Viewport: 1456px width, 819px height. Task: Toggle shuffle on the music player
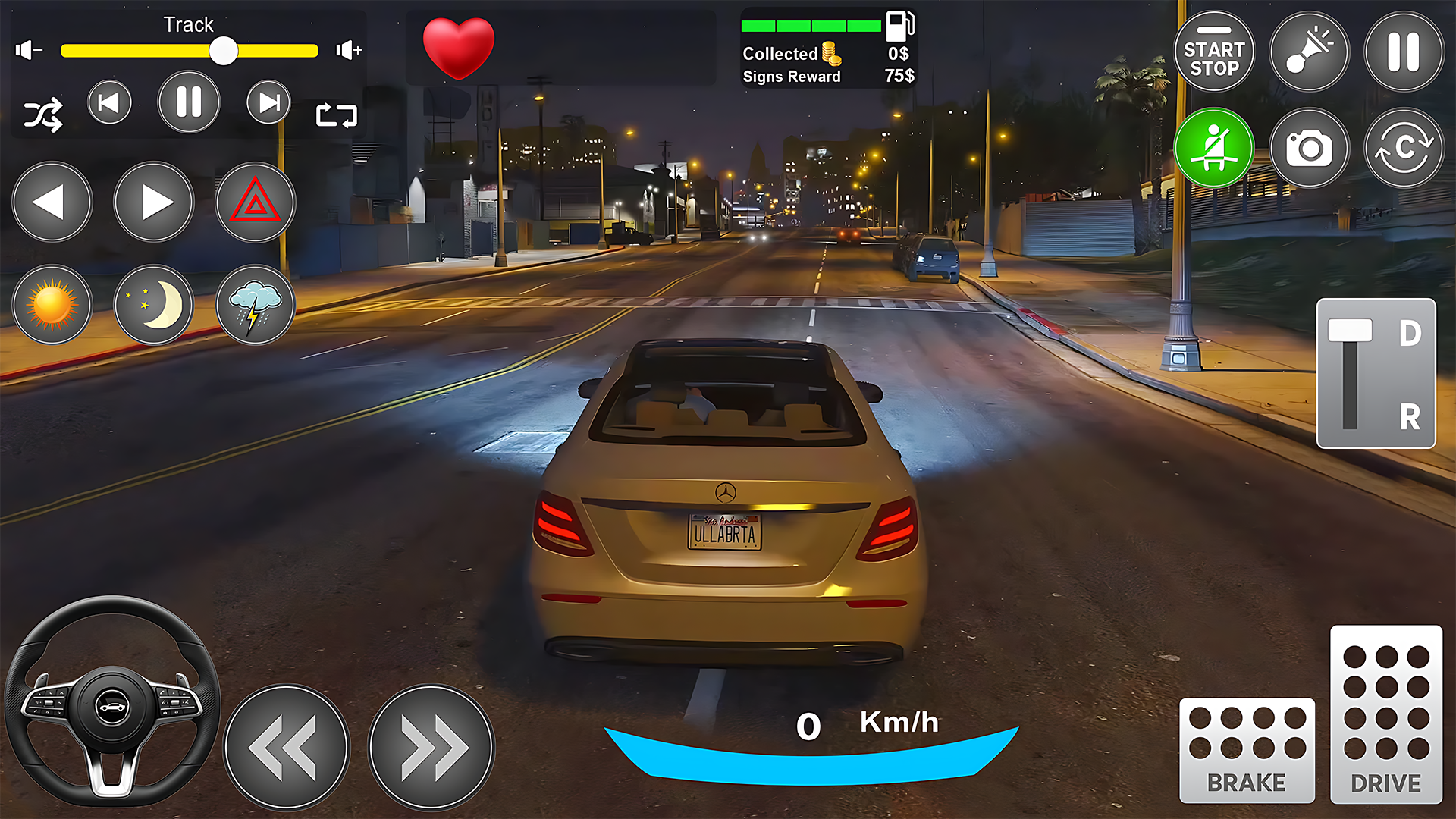coord(43,115)
